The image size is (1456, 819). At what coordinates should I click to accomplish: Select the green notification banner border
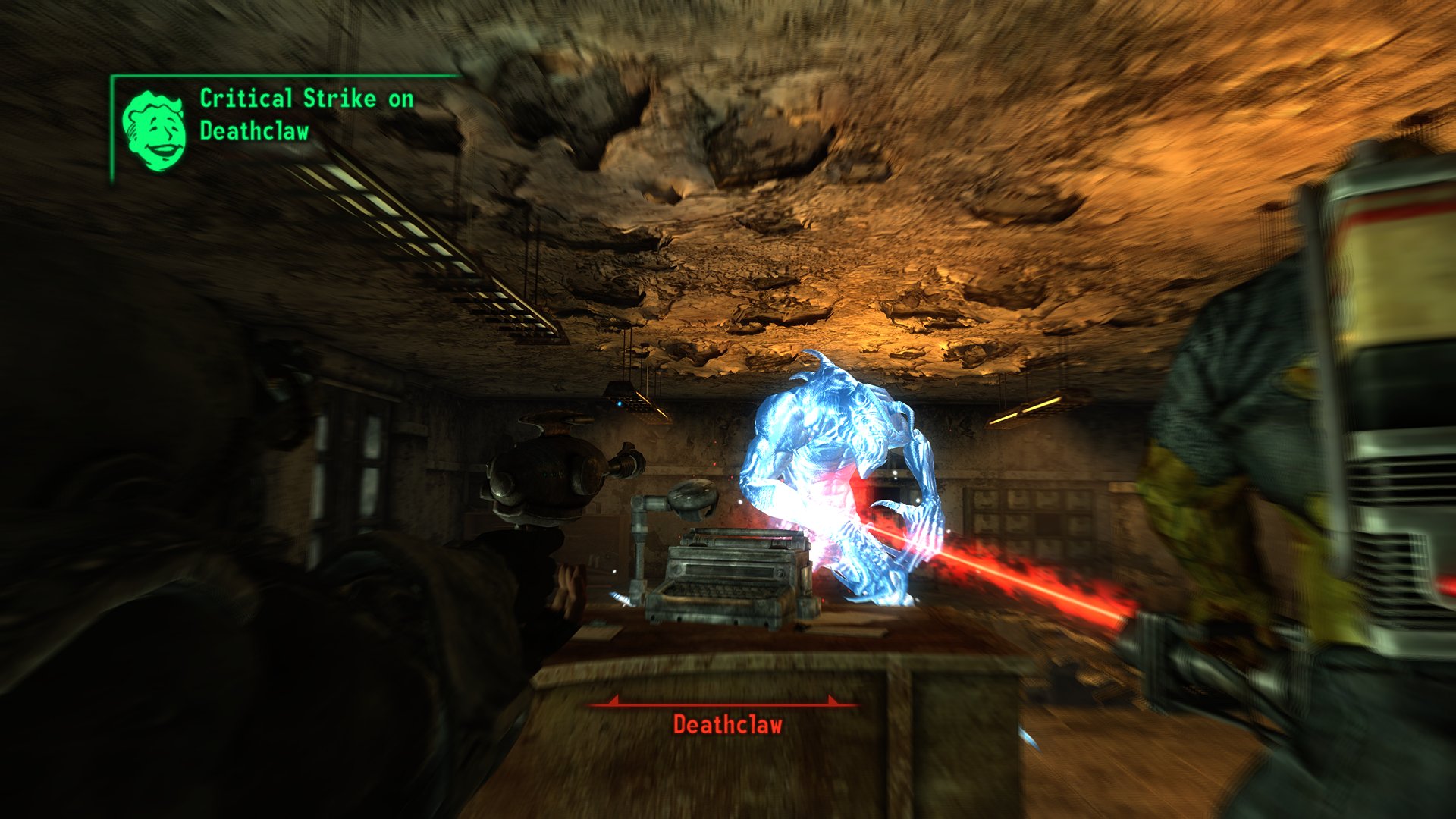tap(281, 77)
